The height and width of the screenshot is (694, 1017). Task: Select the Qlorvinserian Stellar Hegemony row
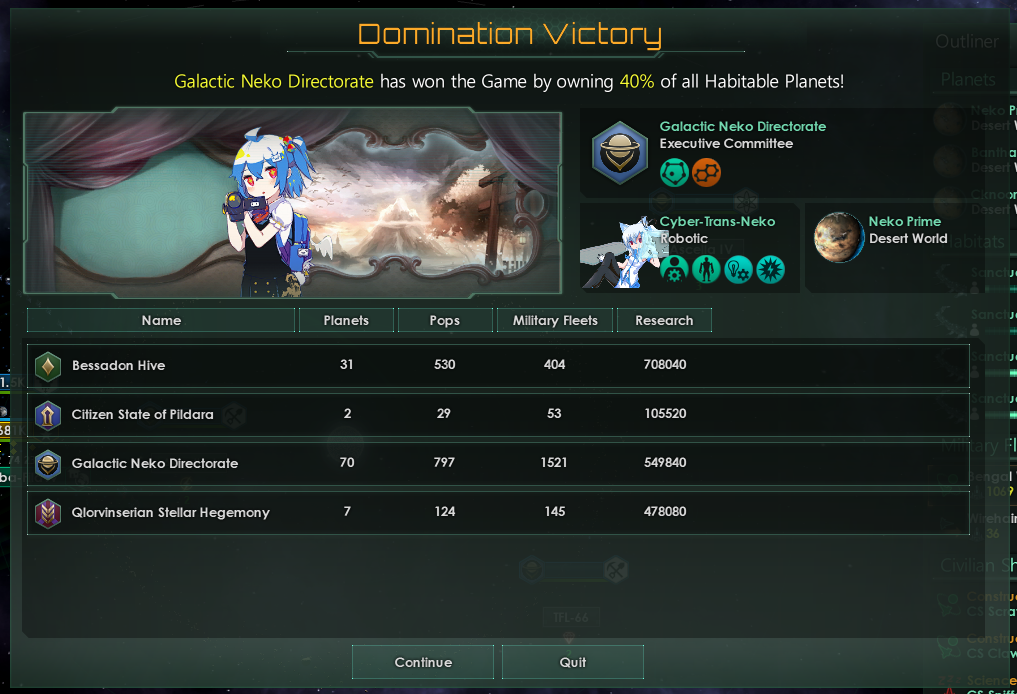[x=498, y=512]
